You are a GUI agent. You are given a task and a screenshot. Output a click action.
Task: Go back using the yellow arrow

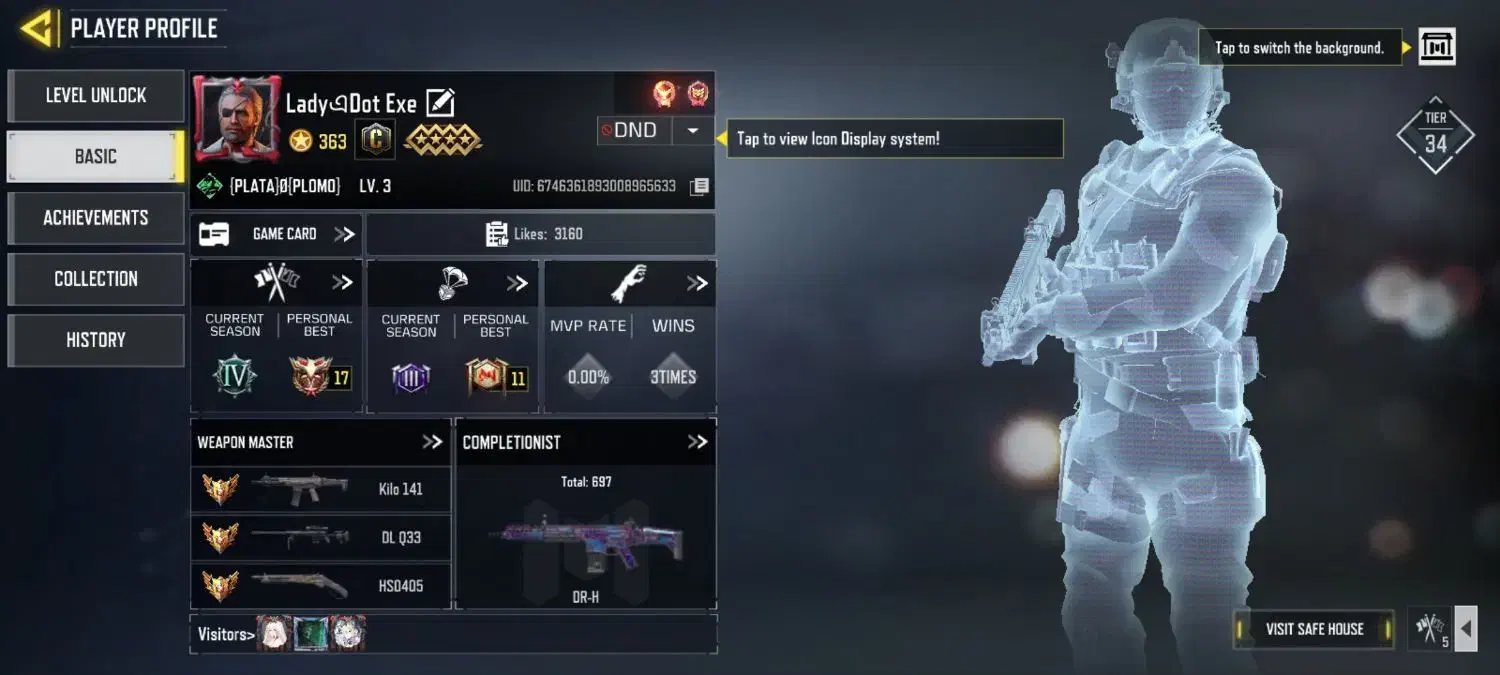coord(37,28)
